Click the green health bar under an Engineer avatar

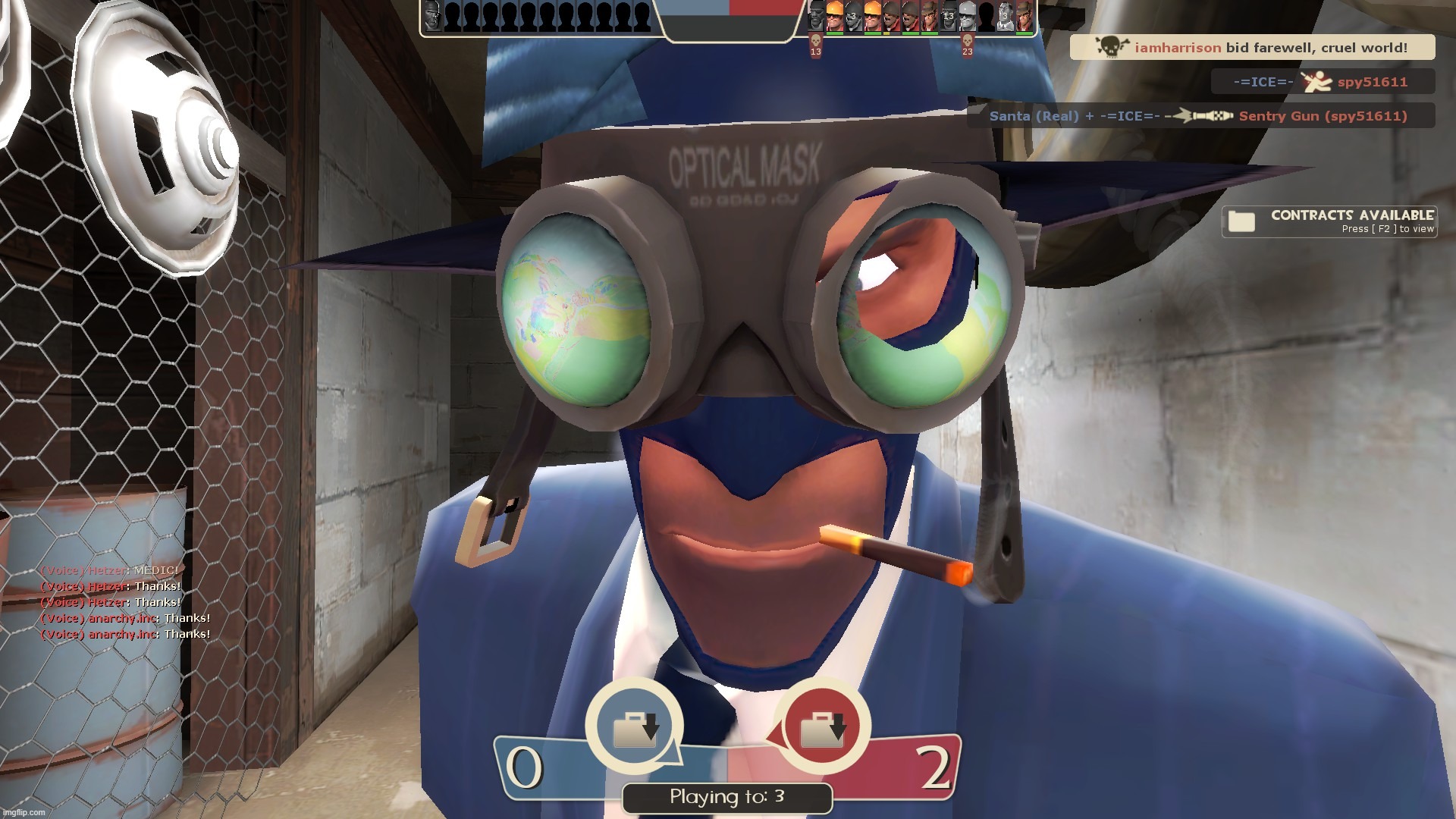pos(834,33)
